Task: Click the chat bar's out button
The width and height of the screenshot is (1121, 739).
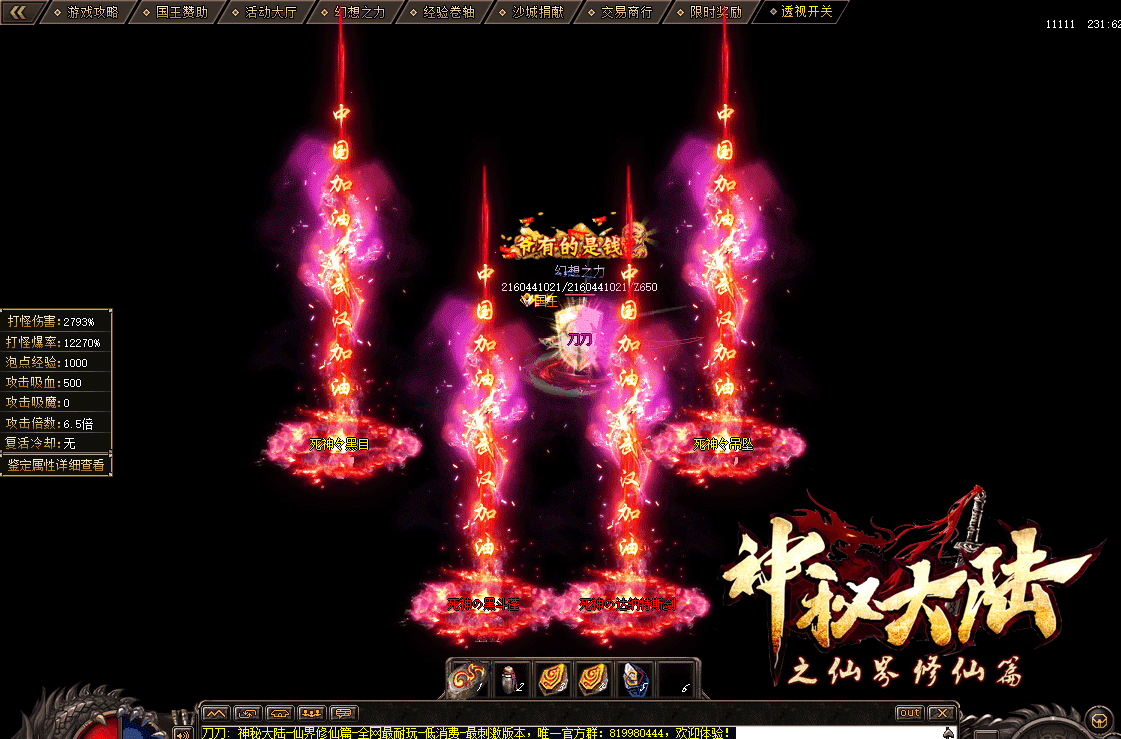Action: pos(908,713)
